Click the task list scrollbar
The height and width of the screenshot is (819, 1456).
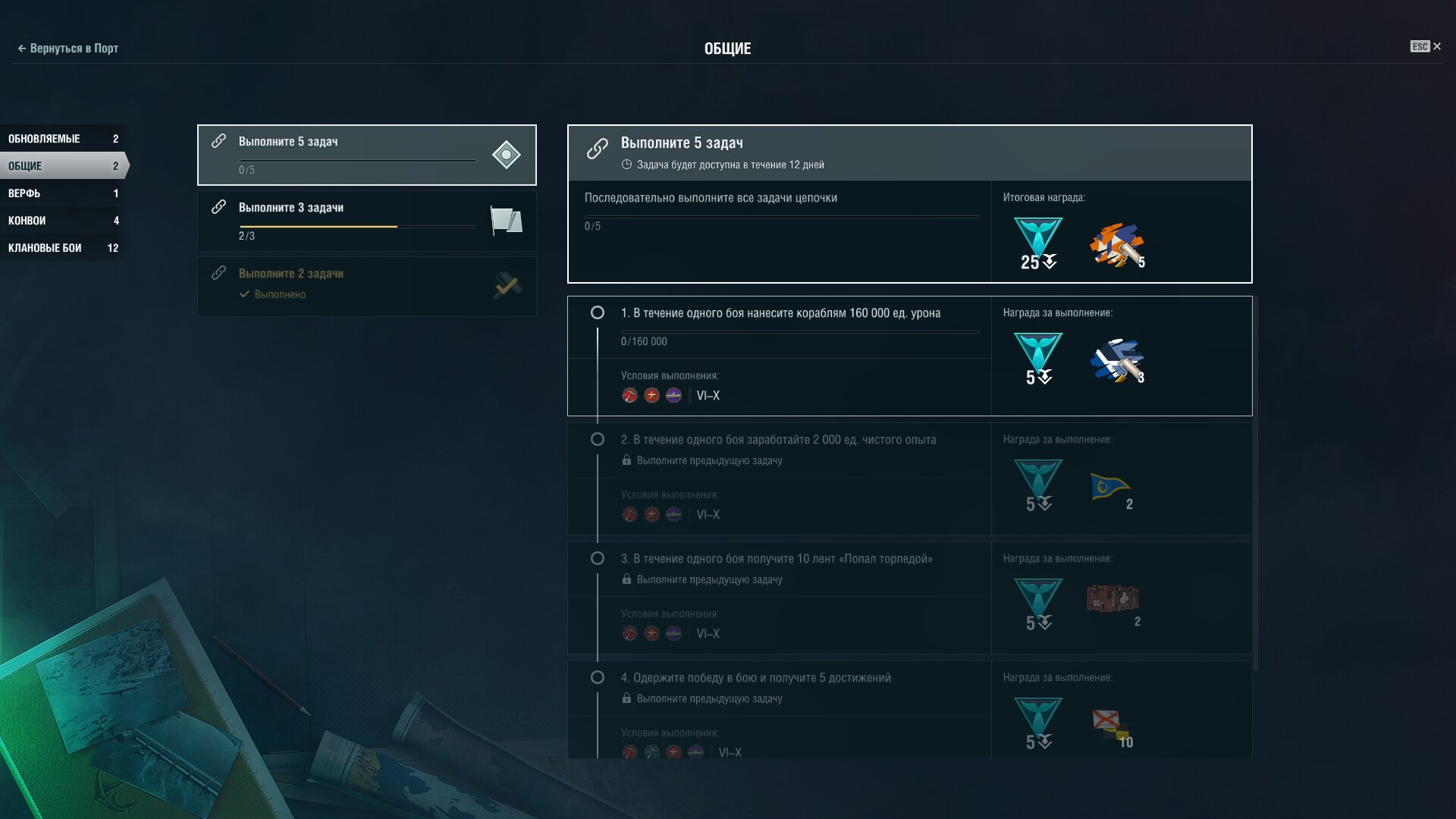coord(1256,485)
